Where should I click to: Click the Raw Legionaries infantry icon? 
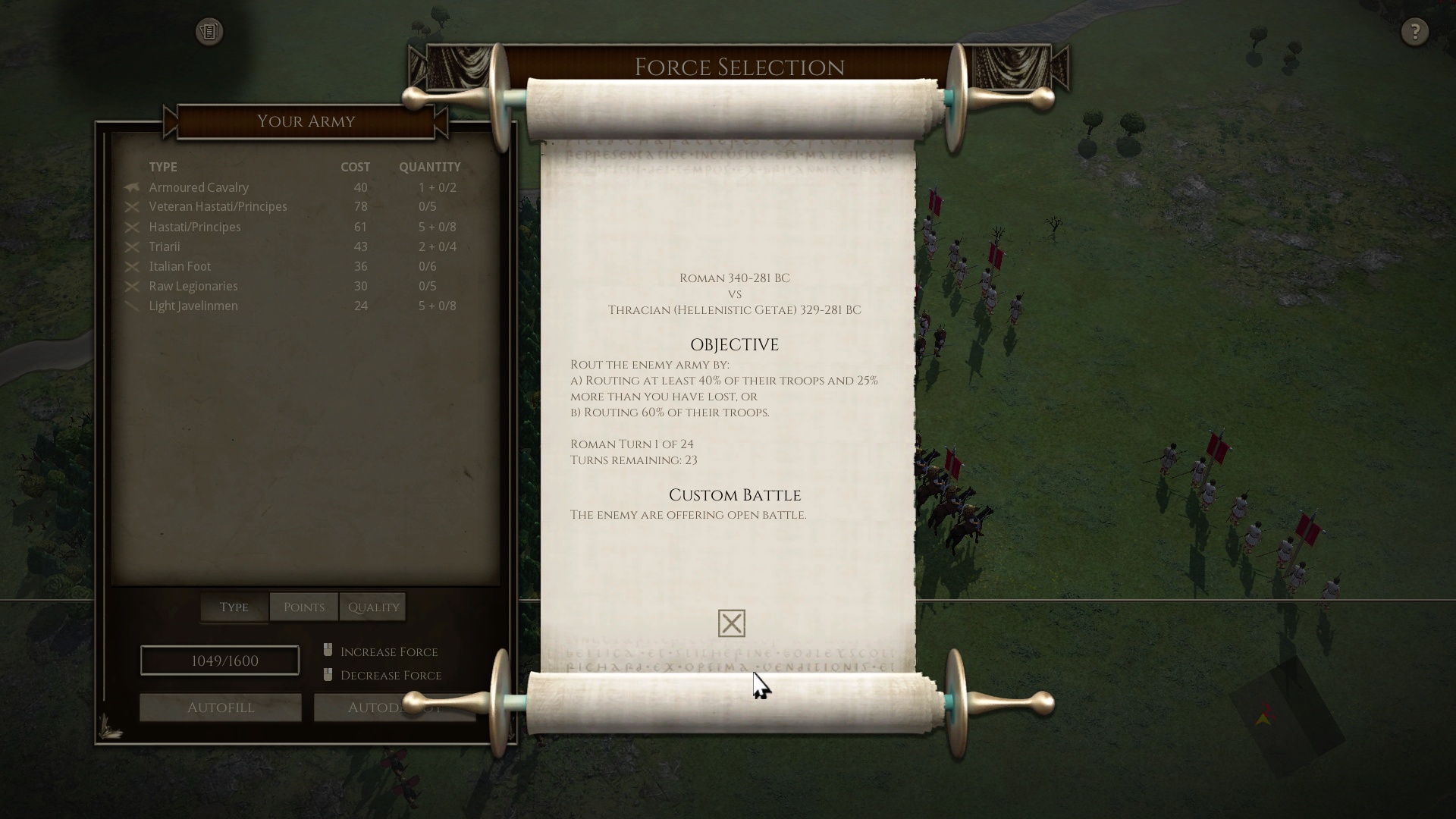[132, 286]
